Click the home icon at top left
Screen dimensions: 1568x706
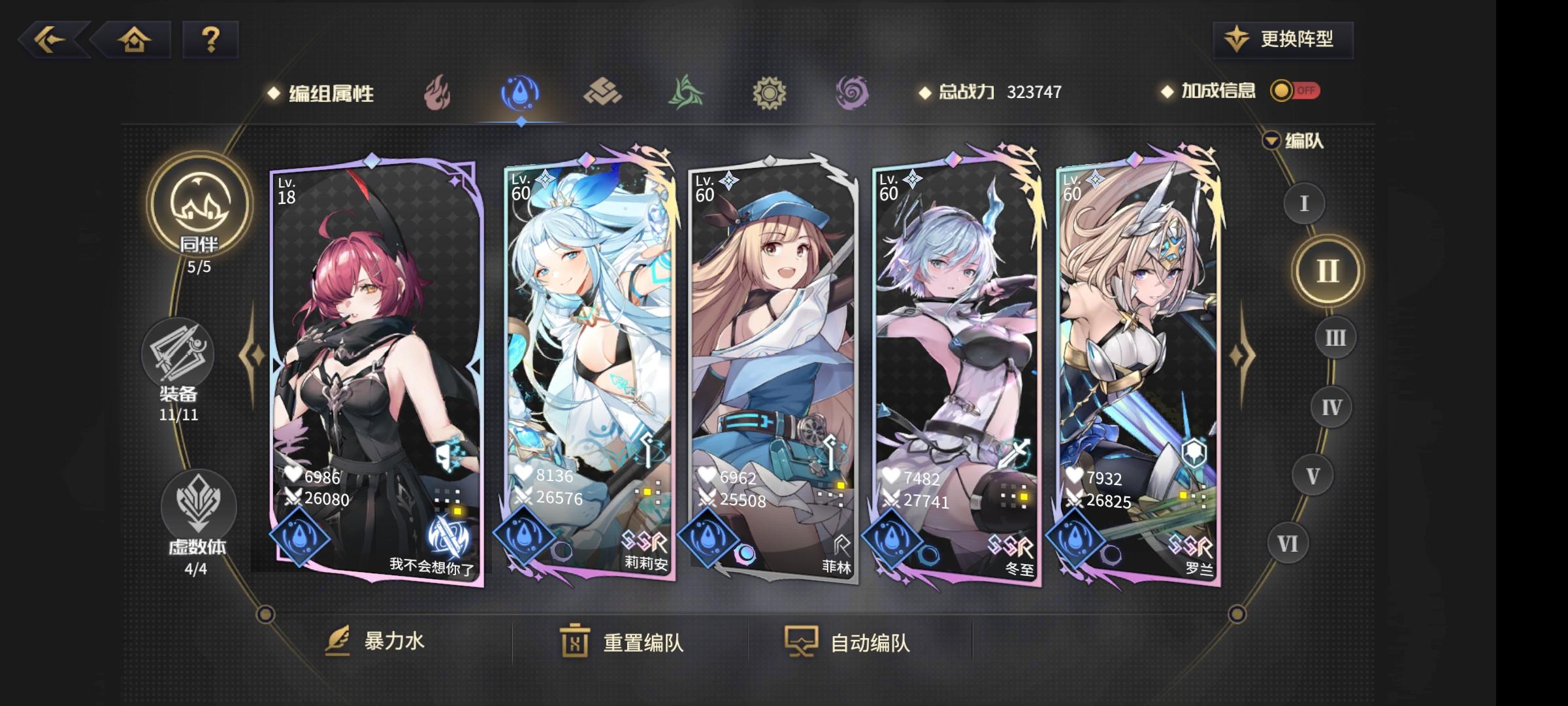[x=135, y=41]
